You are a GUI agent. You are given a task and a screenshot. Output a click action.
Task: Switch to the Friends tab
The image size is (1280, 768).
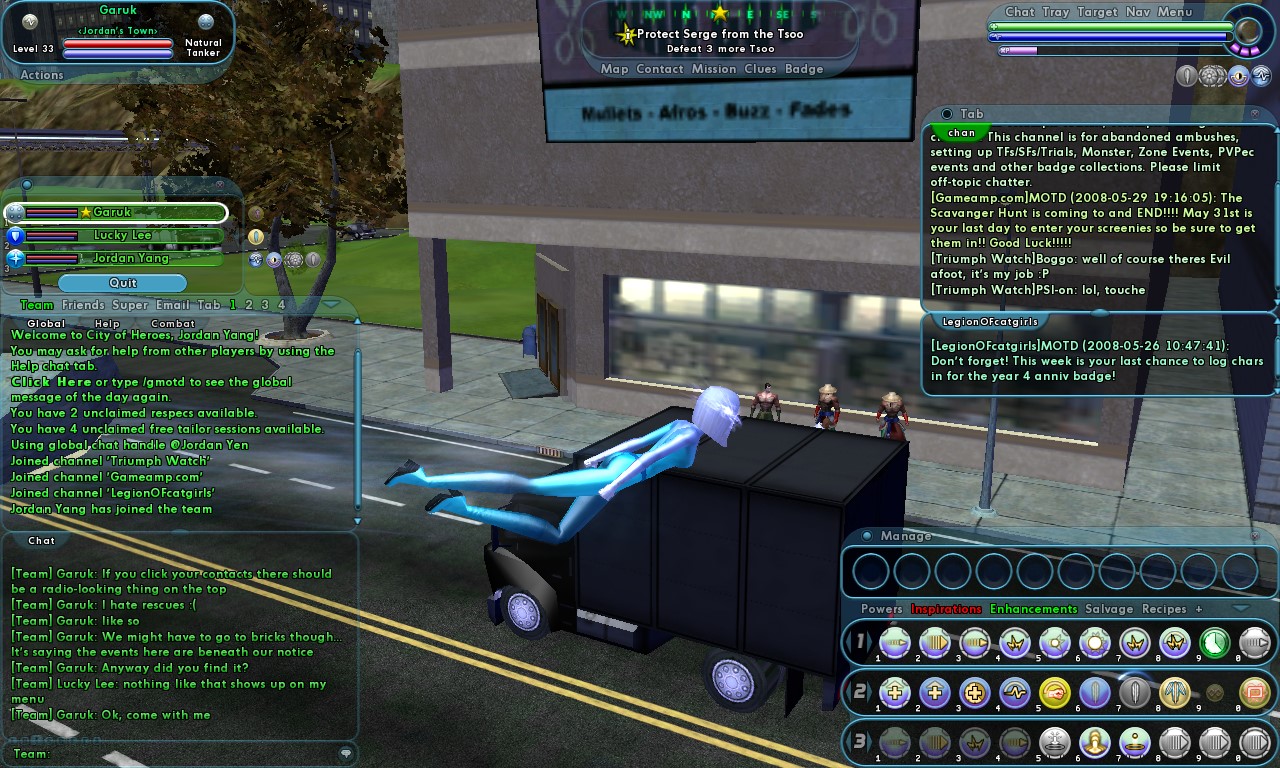pos(83,305)
